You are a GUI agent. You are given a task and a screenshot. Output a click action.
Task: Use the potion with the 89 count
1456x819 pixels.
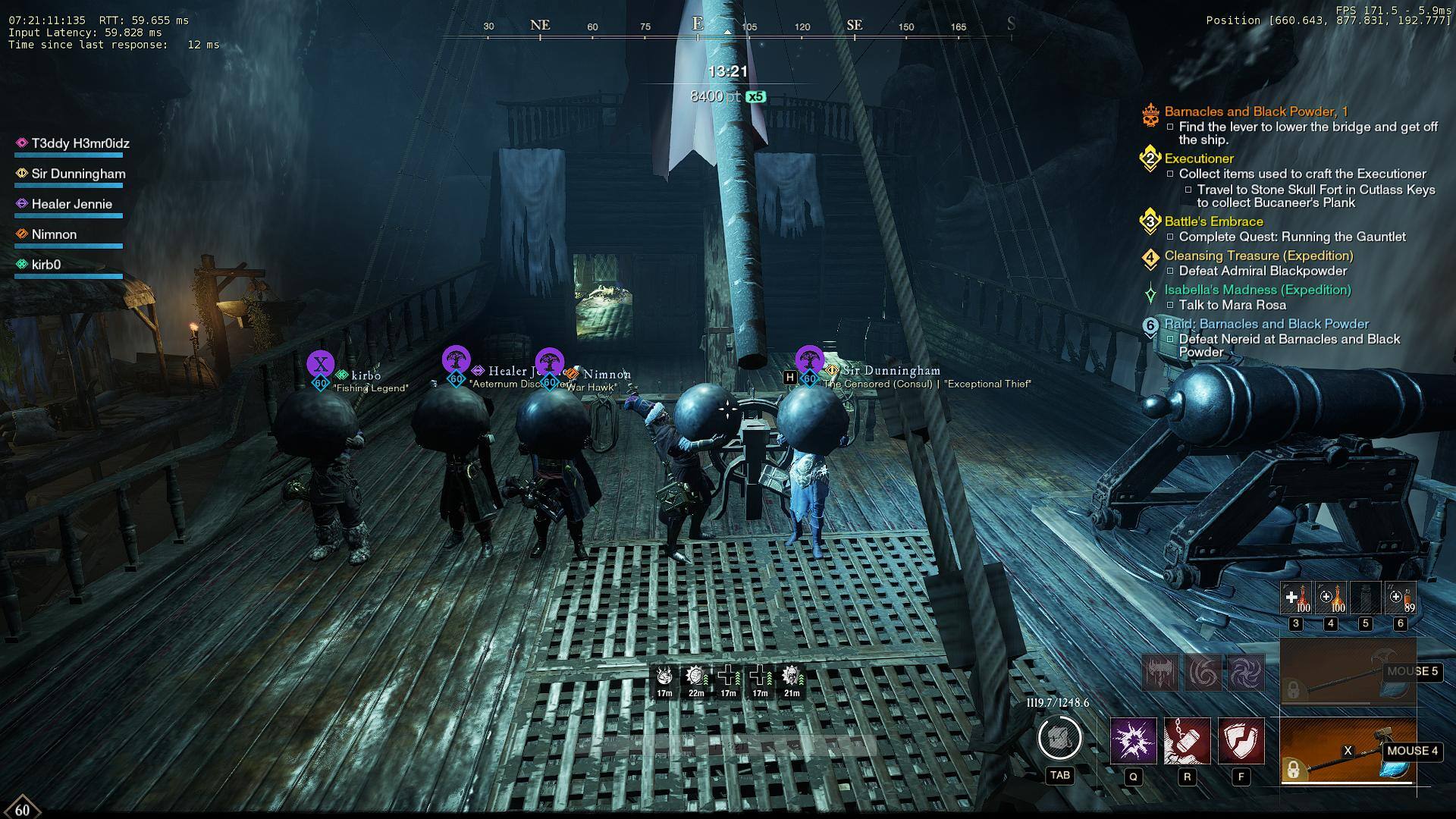tap(1400, 598)
